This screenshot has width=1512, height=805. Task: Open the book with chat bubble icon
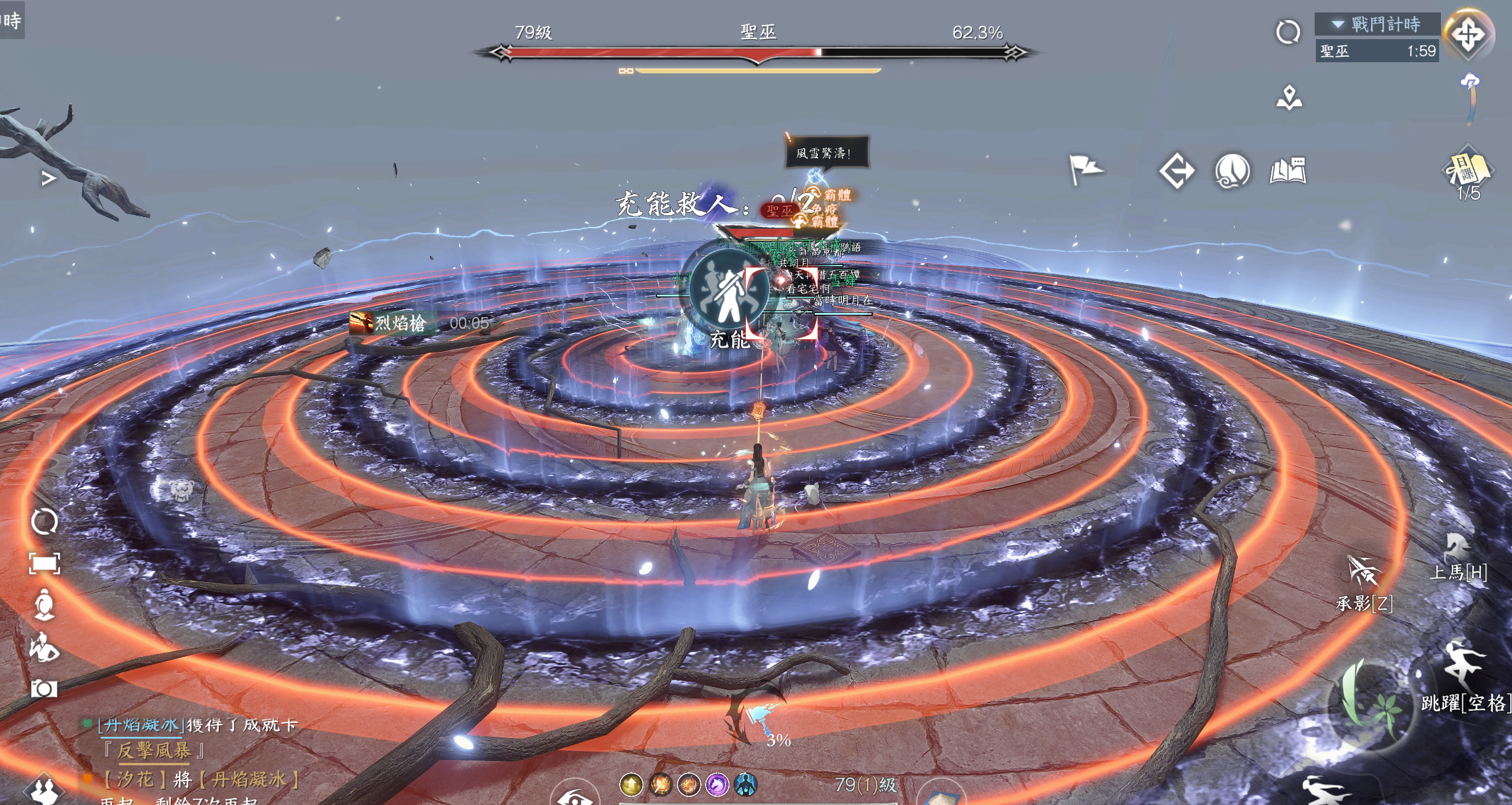click(x=1287, y=171)
